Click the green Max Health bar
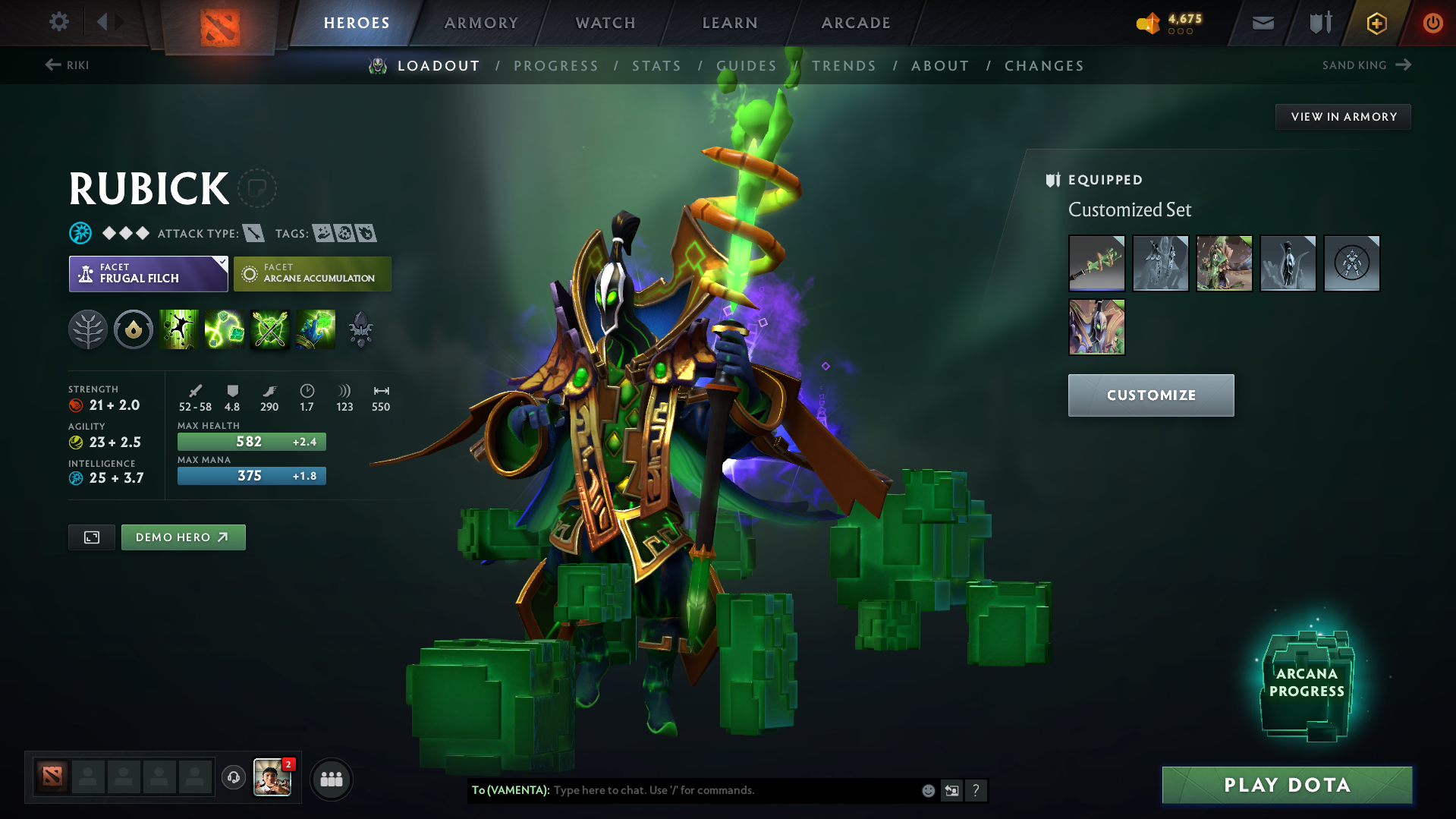 coord(251,441)
